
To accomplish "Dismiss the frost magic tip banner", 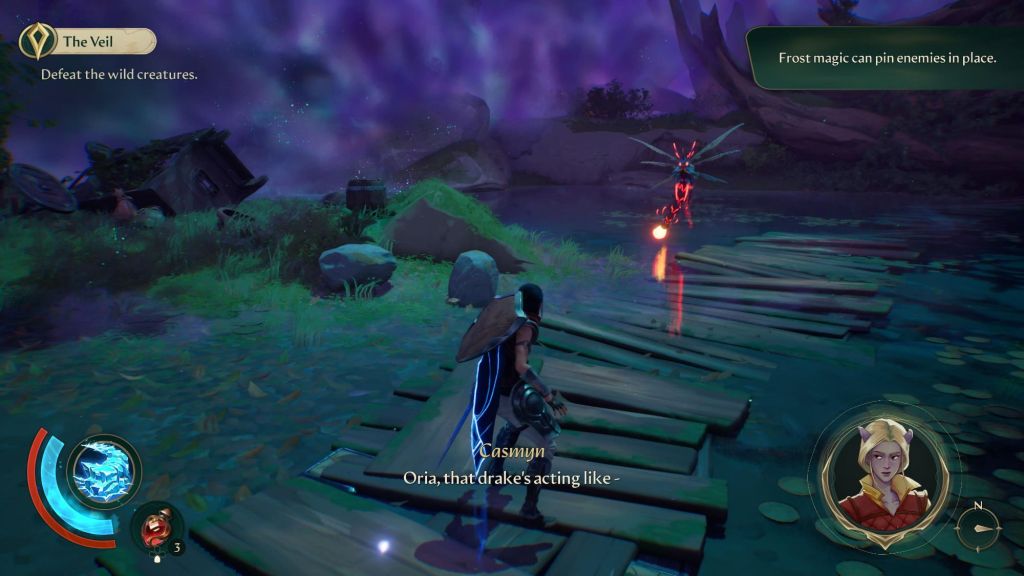I will click(x=886, y=58).
